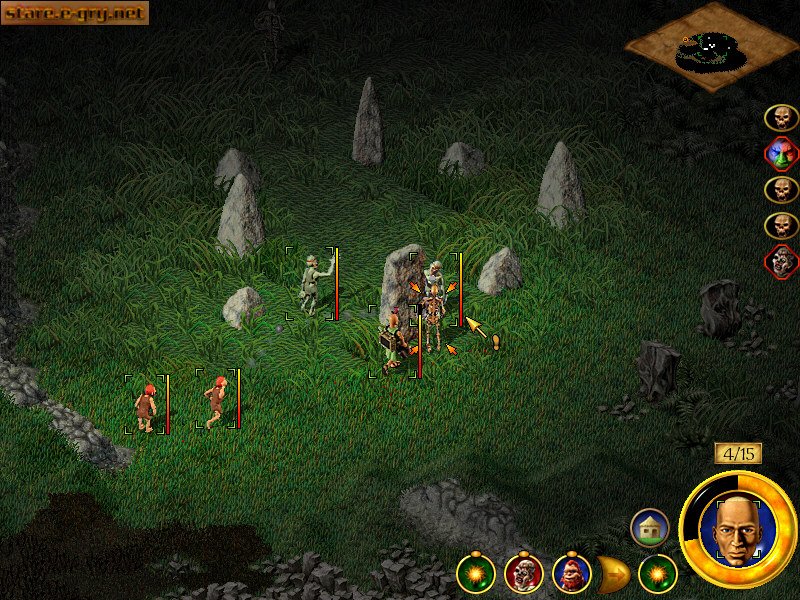Open the stare-e-gry.net watermark link
The height and width of the screenshot is (600, 800).
click(x=75, y=12)
